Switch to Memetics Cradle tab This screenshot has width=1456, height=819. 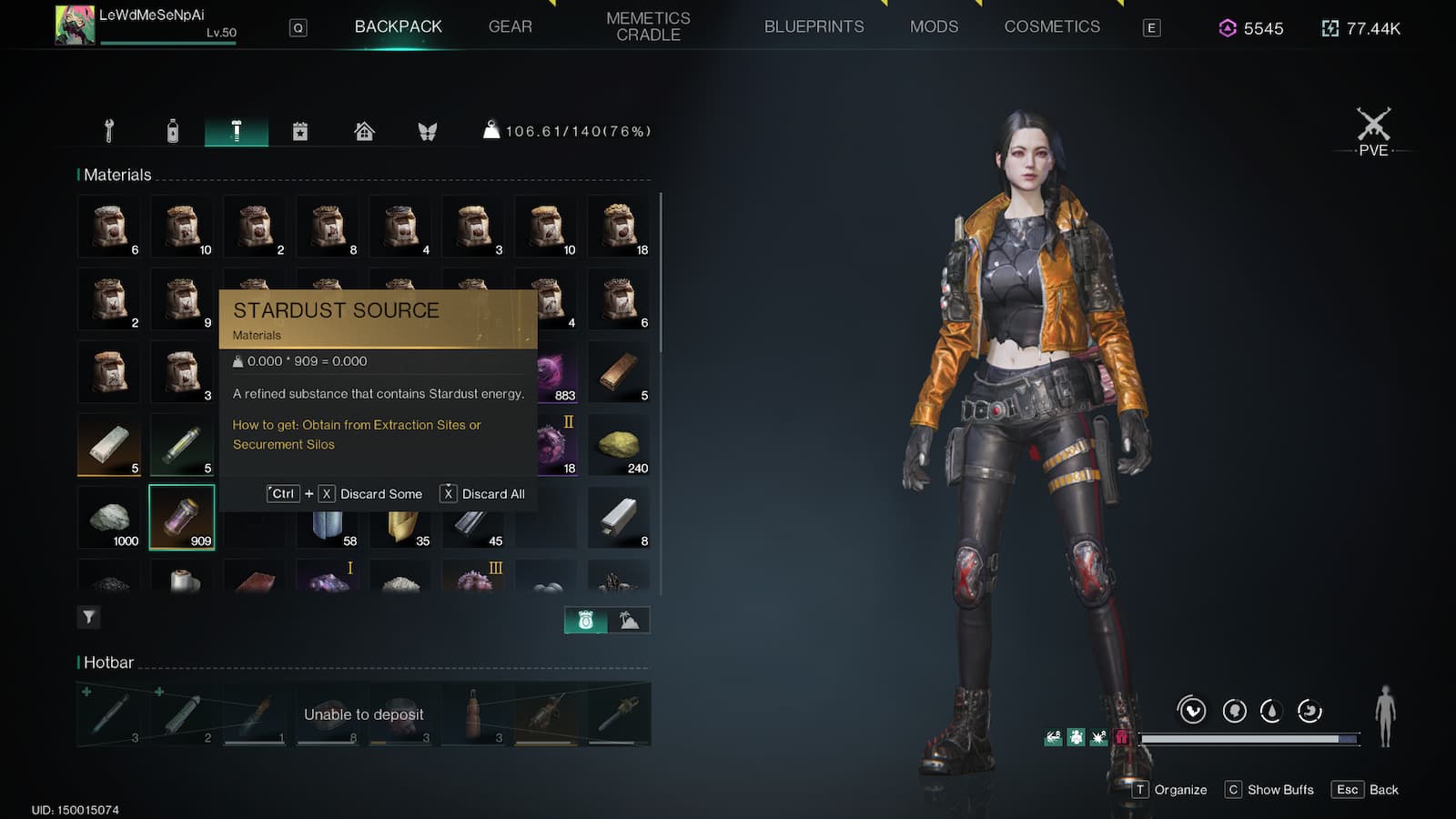(x=648, y=27)
